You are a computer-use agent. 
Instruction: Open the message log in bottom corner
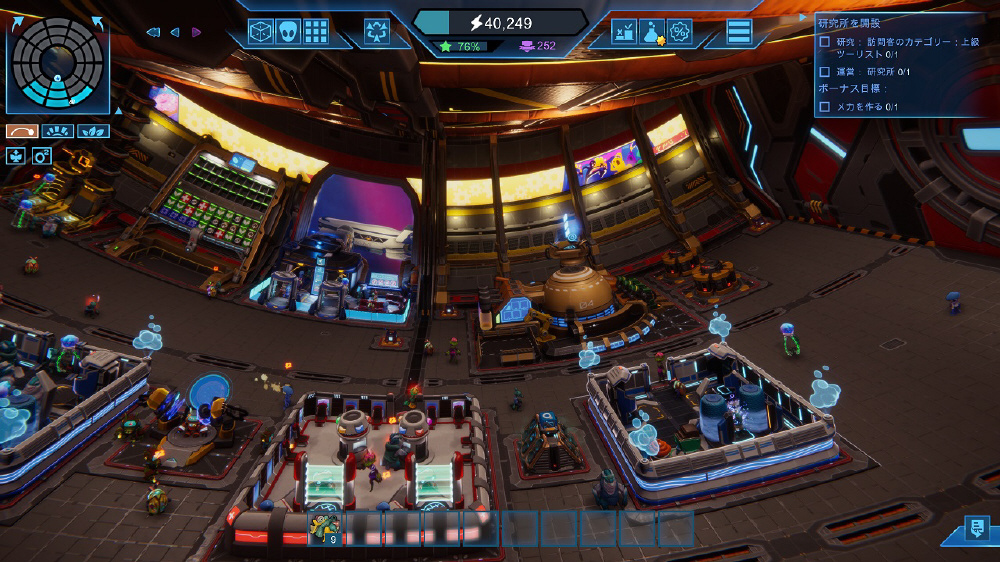point(975,530)
